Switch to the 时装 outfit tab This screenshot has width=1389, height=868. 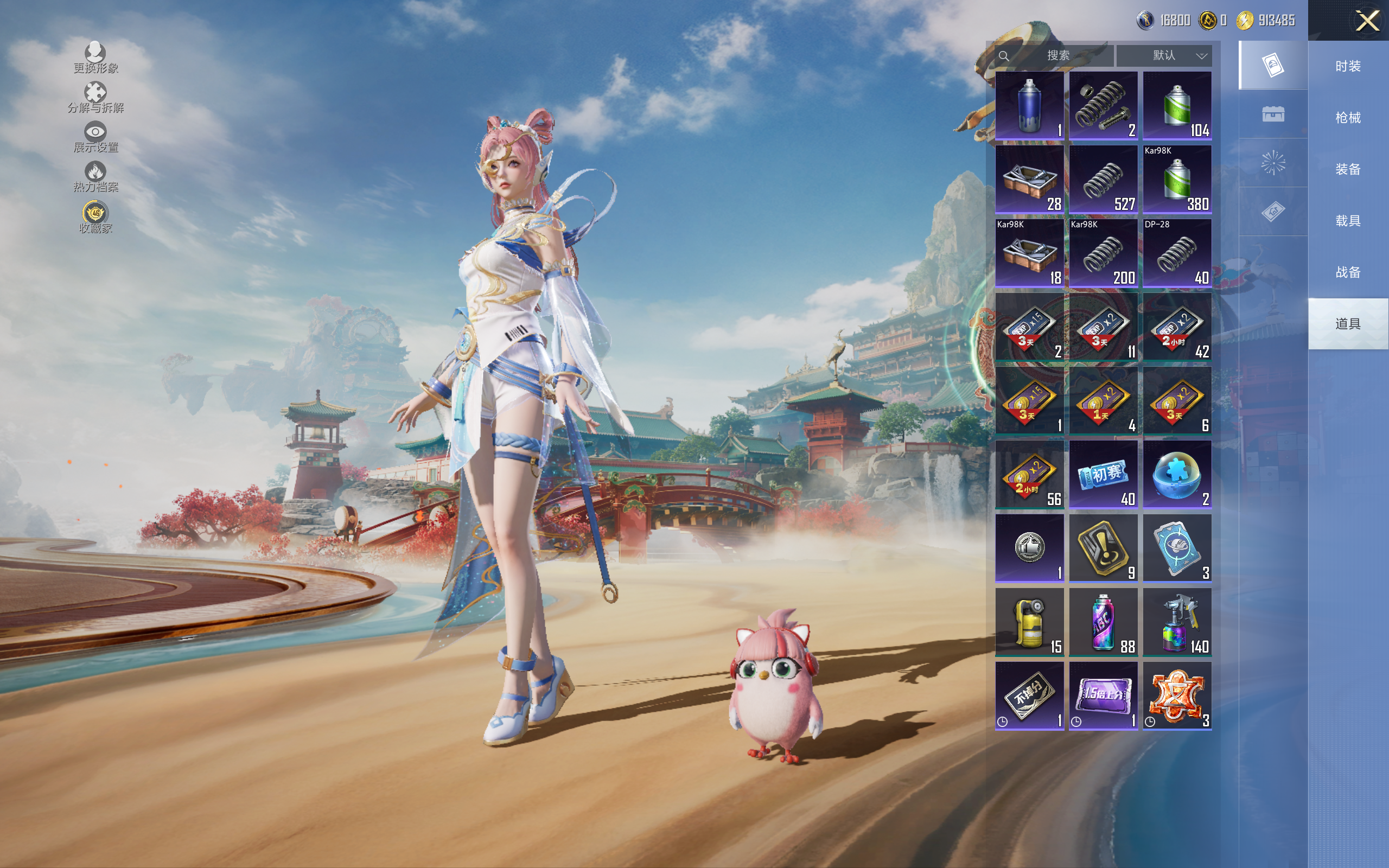click(x=1348, y=66)
